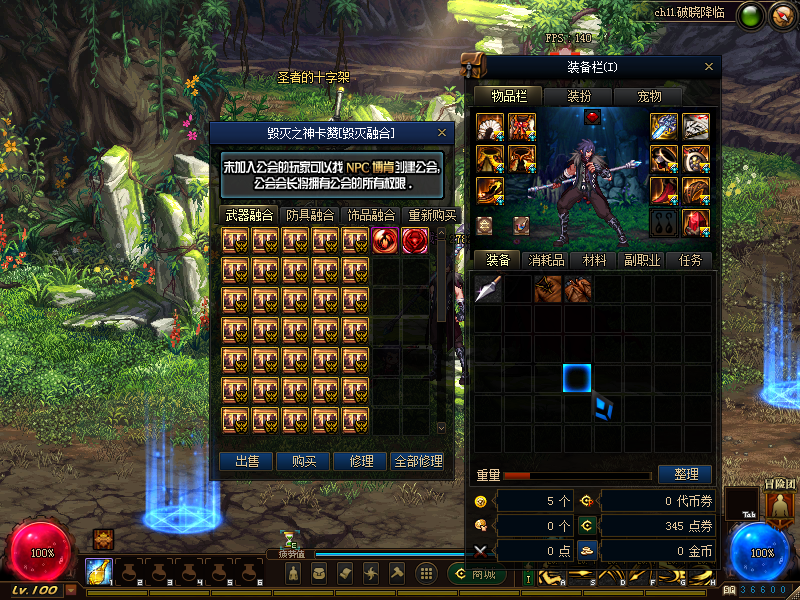
Task: Click the 整理 sort inventory button
Action: (x=685, y=474)
